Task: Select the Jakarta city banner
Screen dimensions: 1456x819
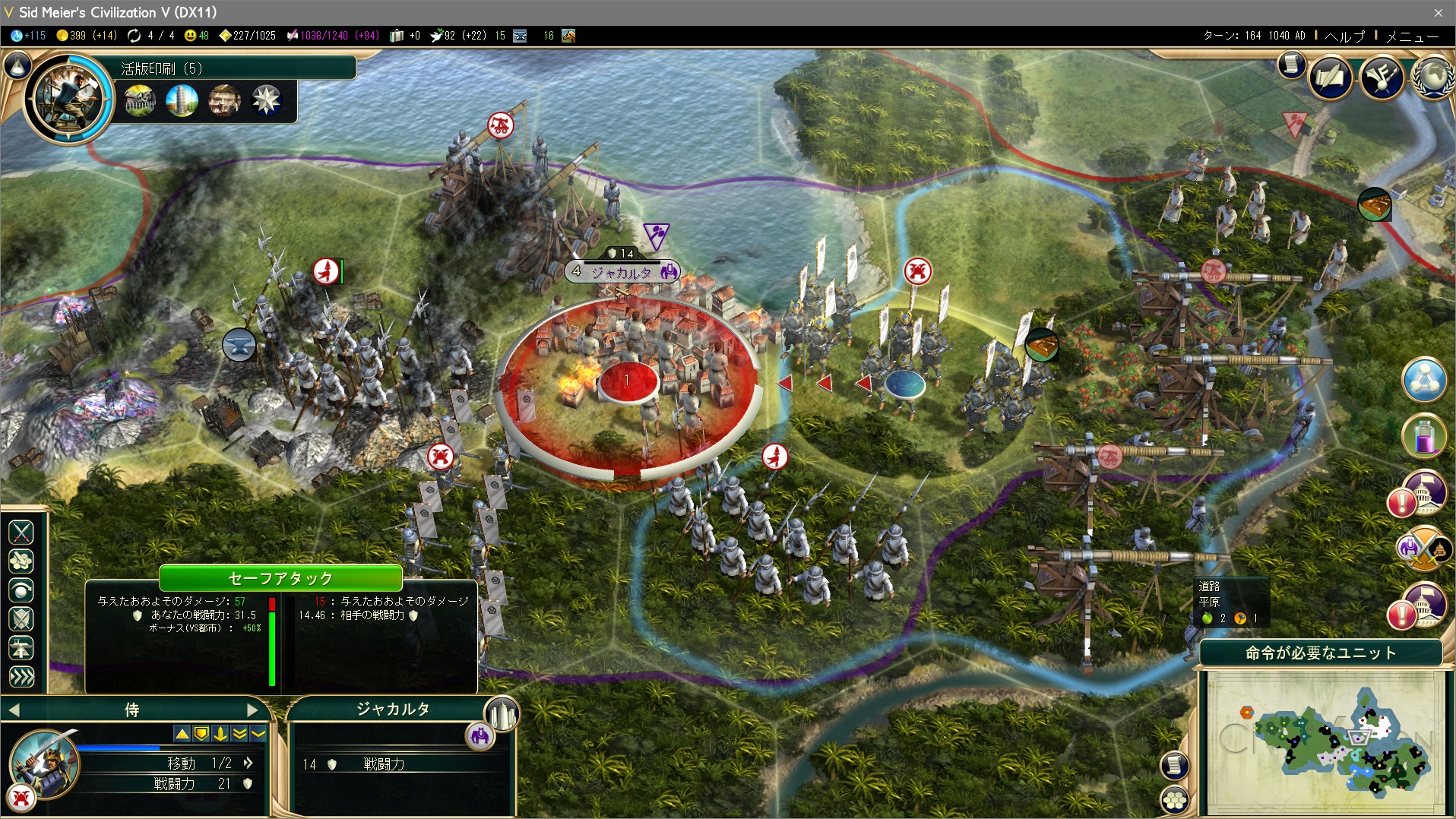Action: point(622,271)
